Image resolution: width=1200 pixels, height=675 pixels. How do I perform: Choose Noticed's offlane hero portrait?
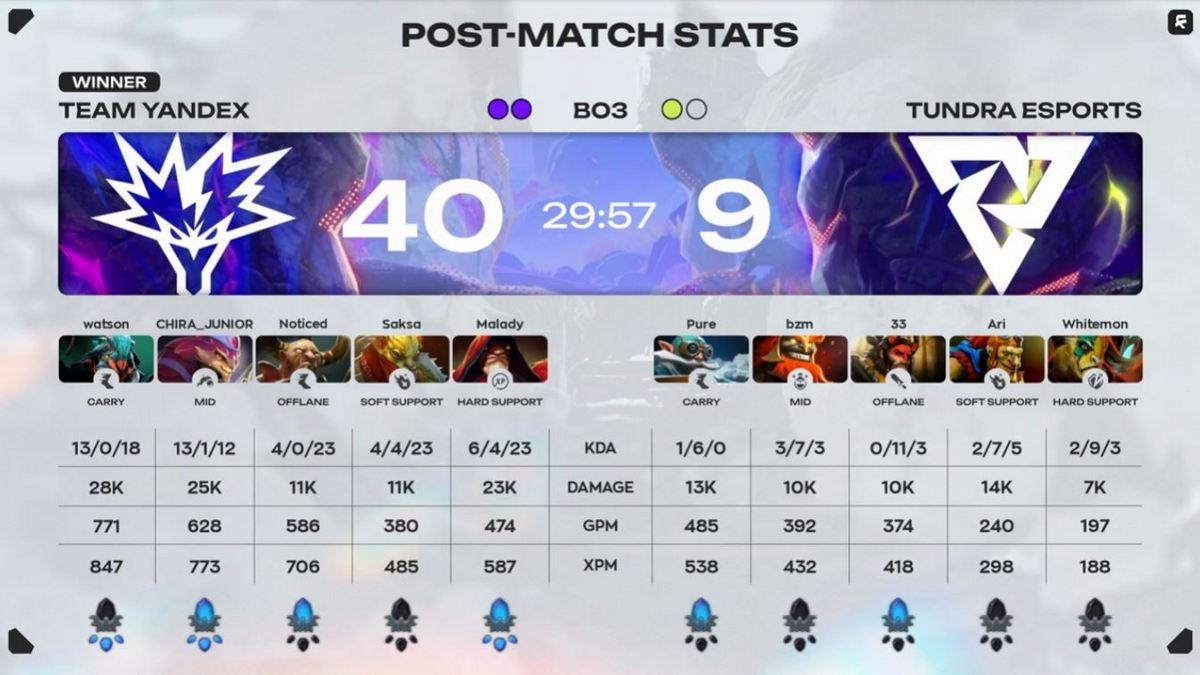point(303,358)
